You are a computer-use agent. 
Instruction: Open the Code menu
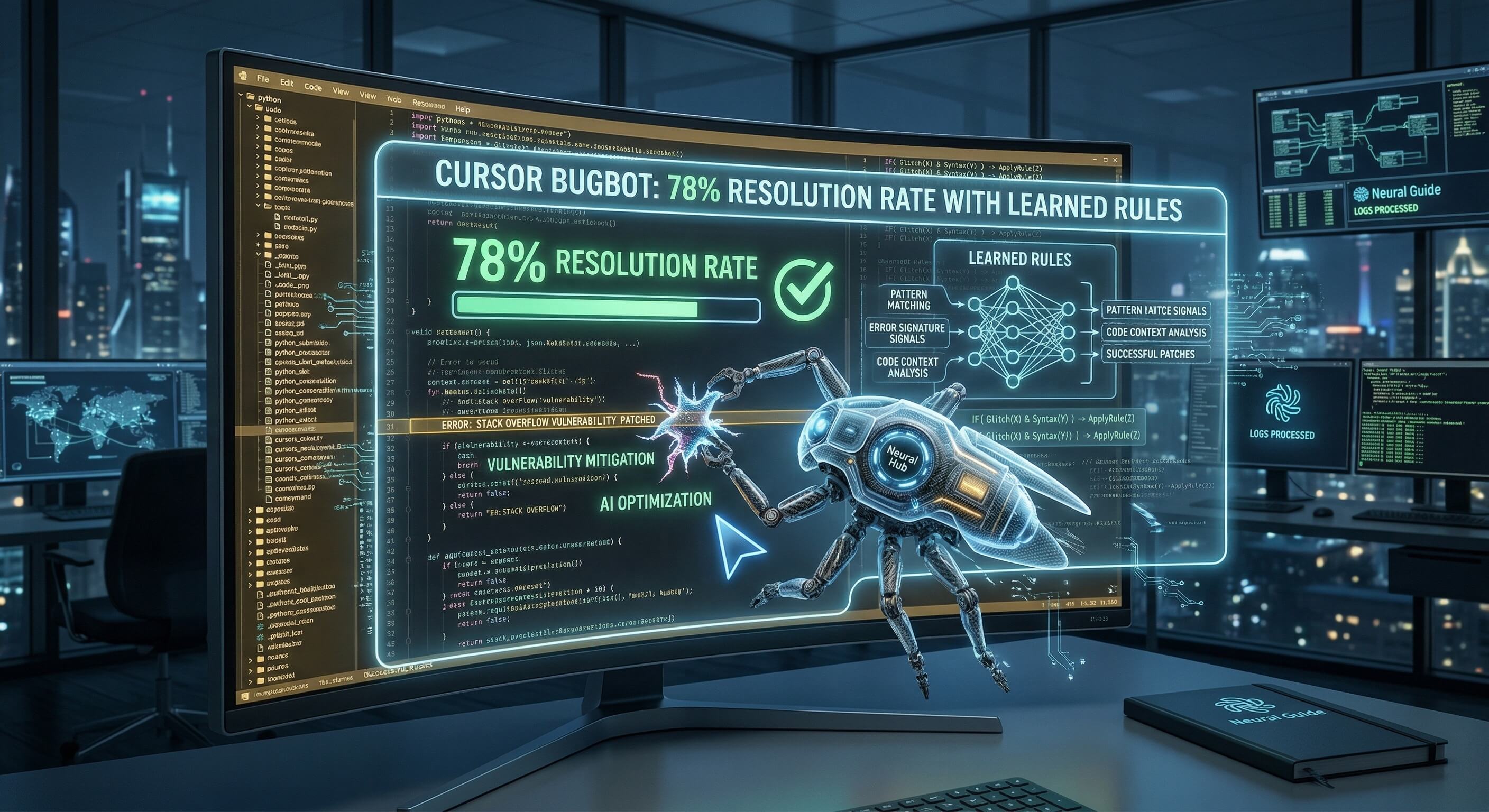(312, 87)
